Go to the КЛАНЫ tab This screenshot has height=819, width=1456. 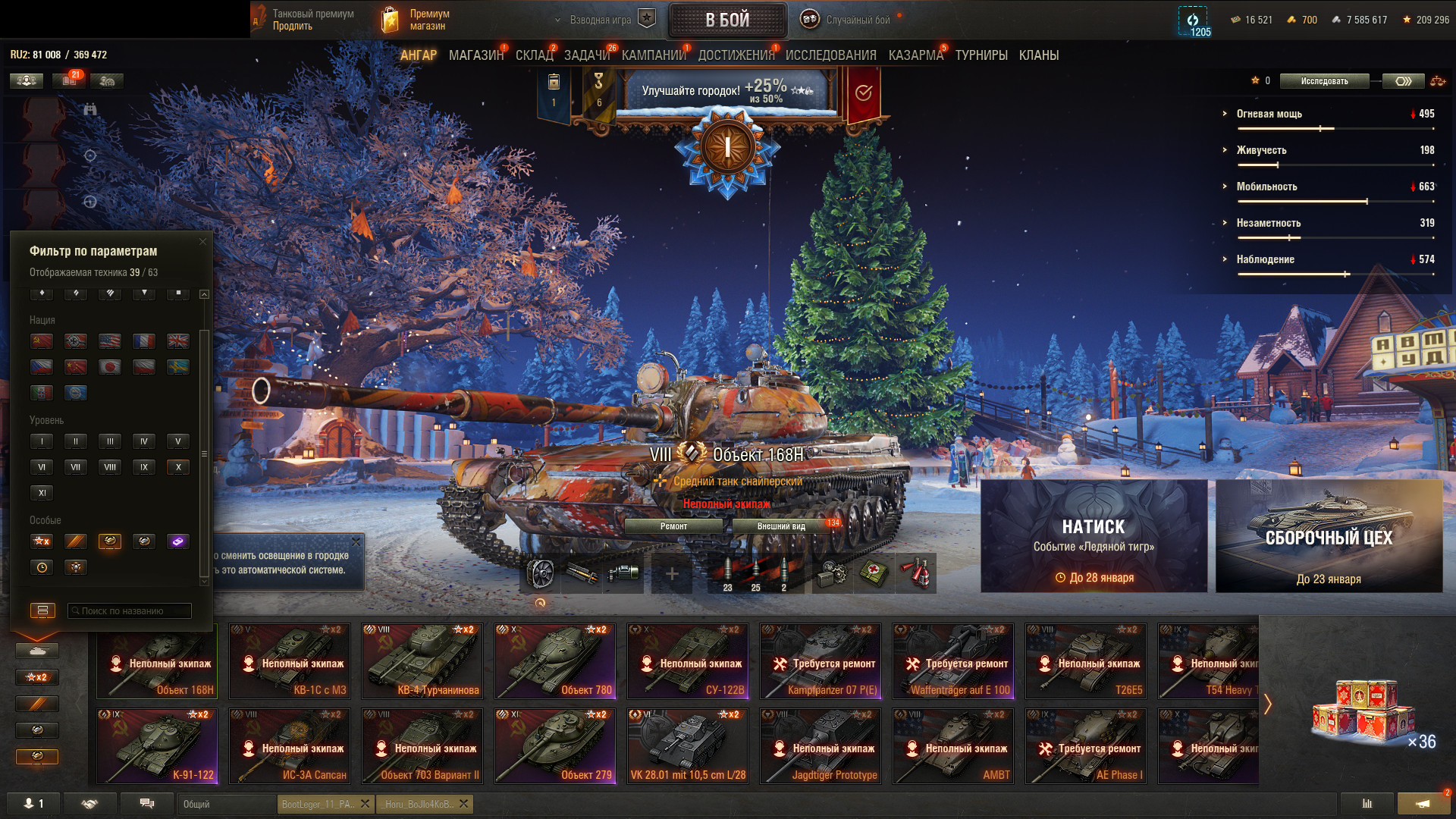[1038, 55]
